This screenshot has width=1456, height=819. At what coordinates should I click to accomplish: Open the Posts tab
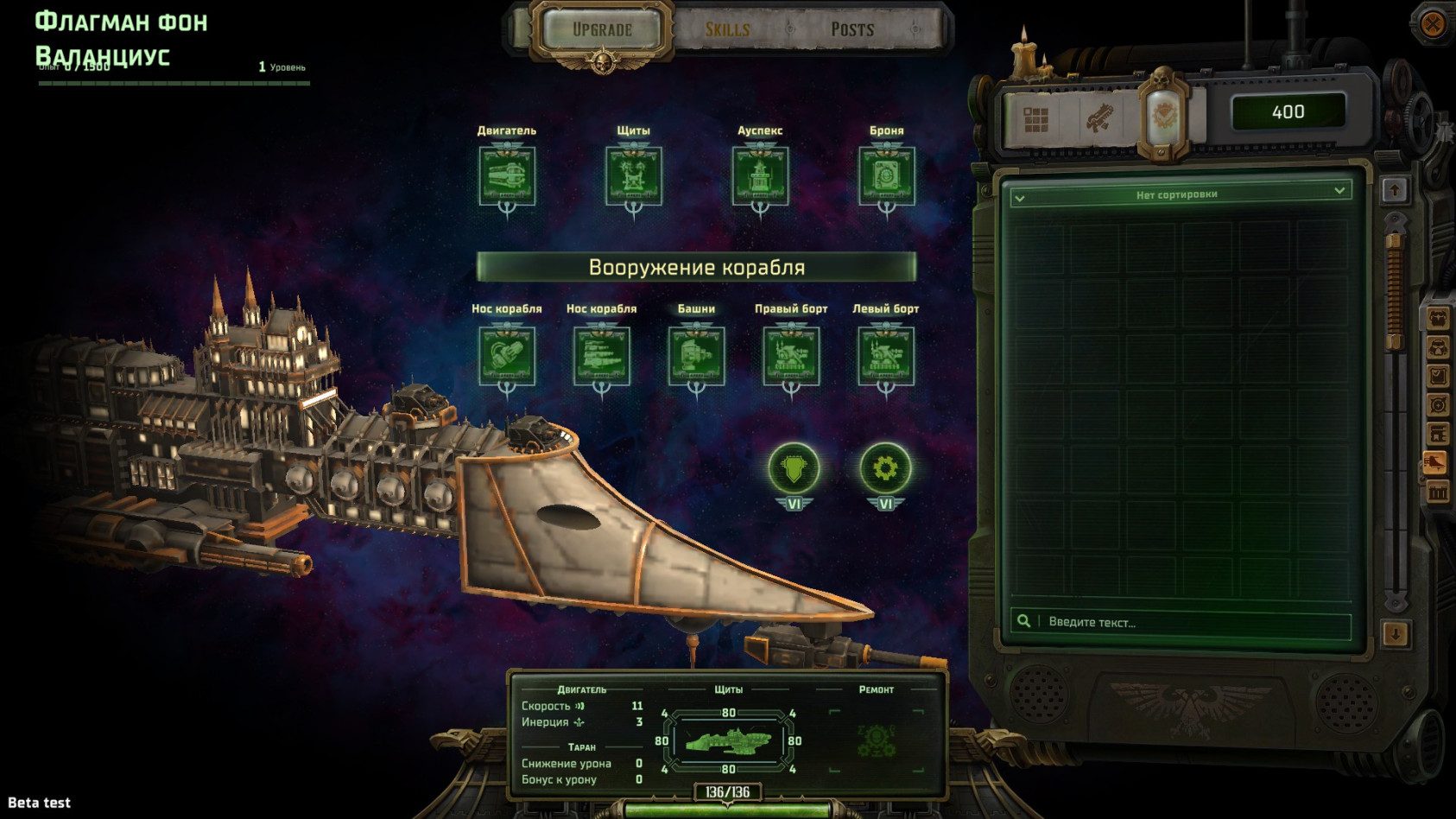coord(852,29)
